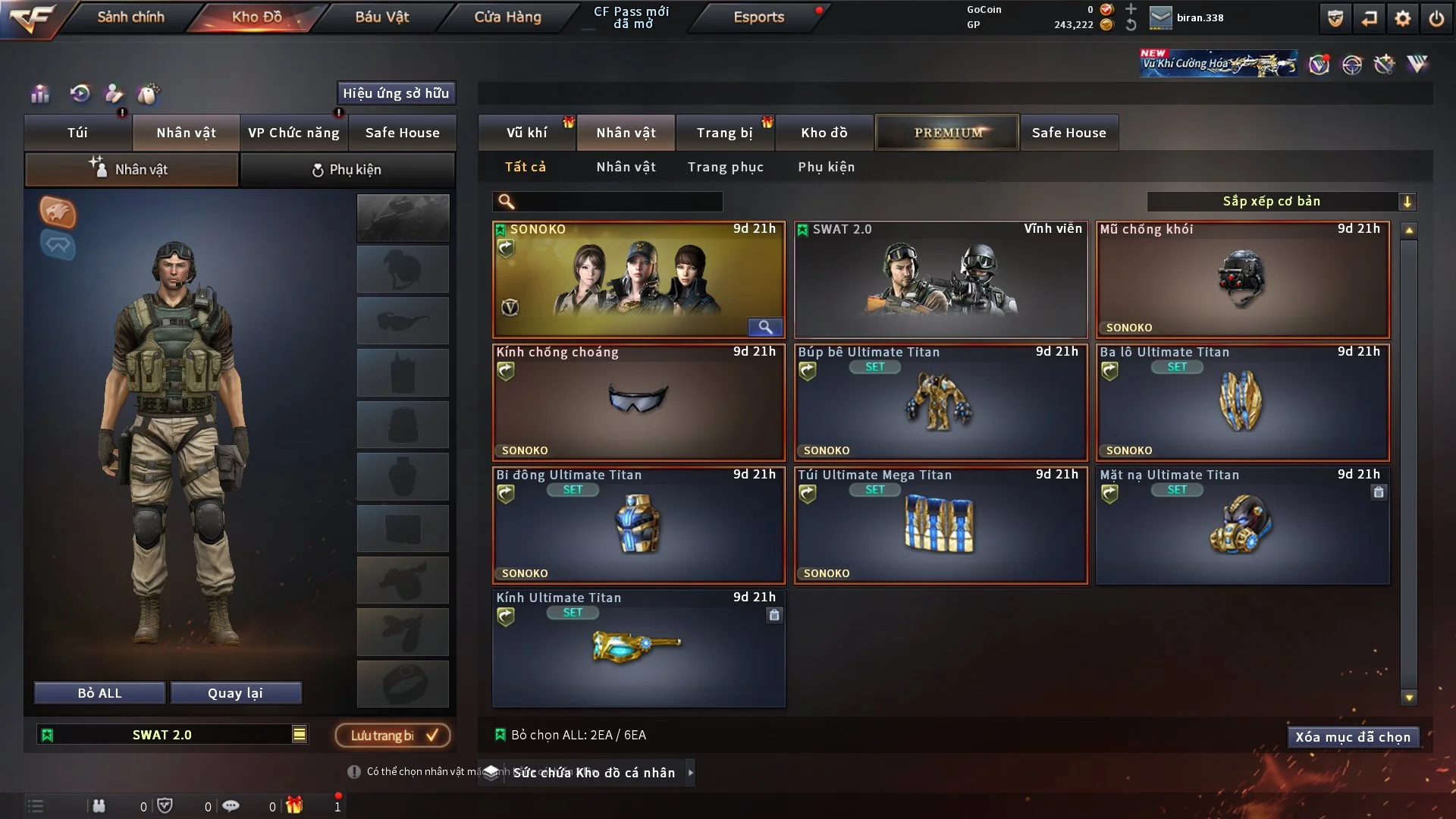Image resolution: width=1456 pixels, height=819 pixels.
Task: Toggle 'Hiệu ứng sở hữu' effect display
Action: (397, 93)
